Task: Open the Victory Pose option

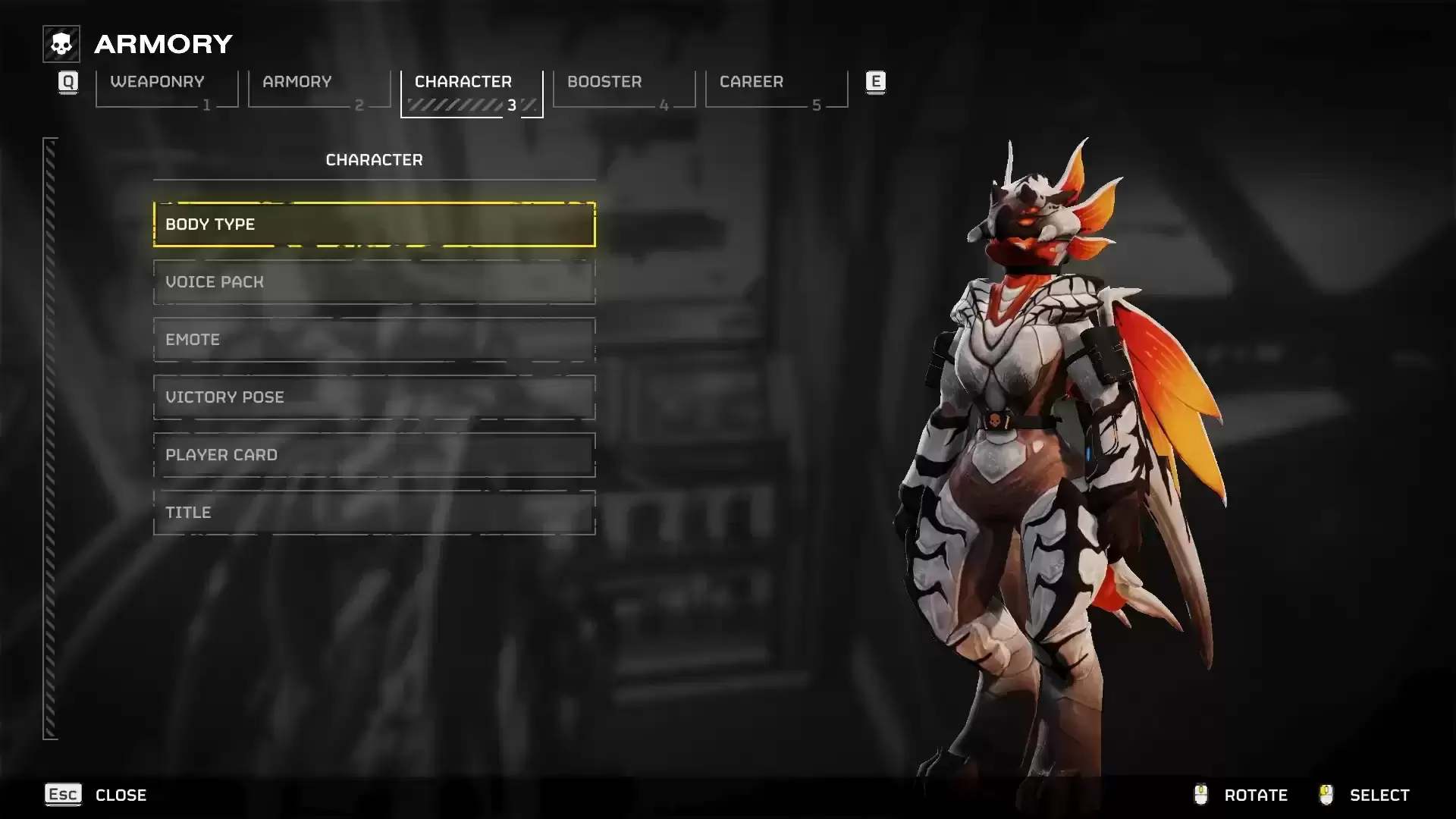Action: (374, 397)
